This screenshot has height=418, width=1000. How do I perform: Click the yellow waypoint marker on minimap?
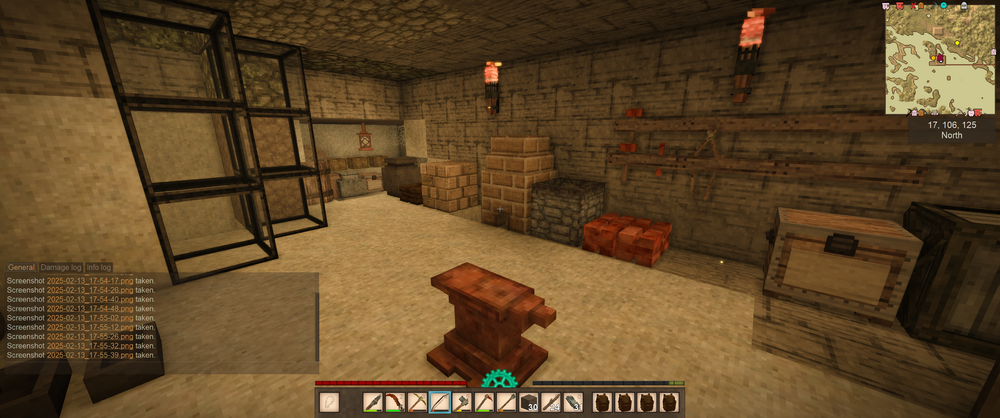[956, 44]
